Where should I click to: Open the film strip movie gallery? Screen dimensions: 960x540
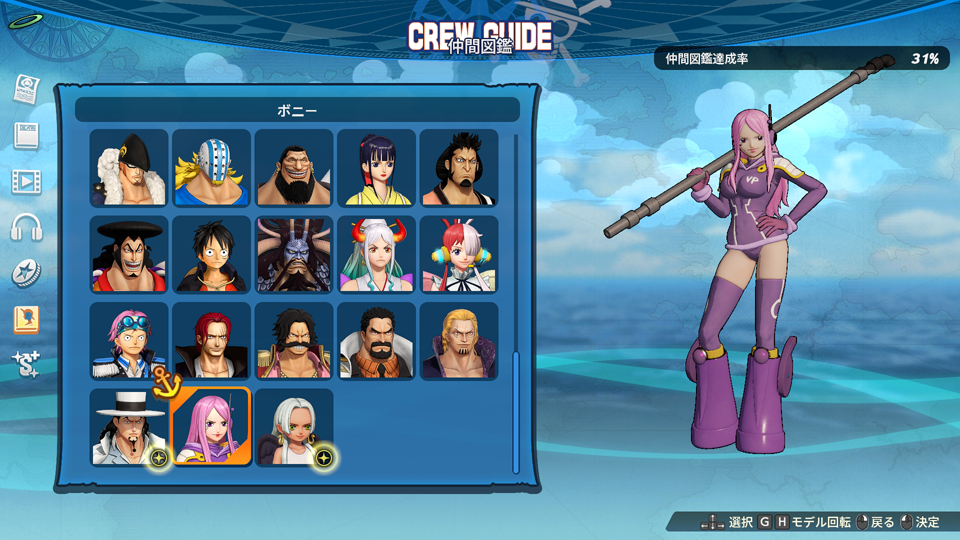point(26,181)
